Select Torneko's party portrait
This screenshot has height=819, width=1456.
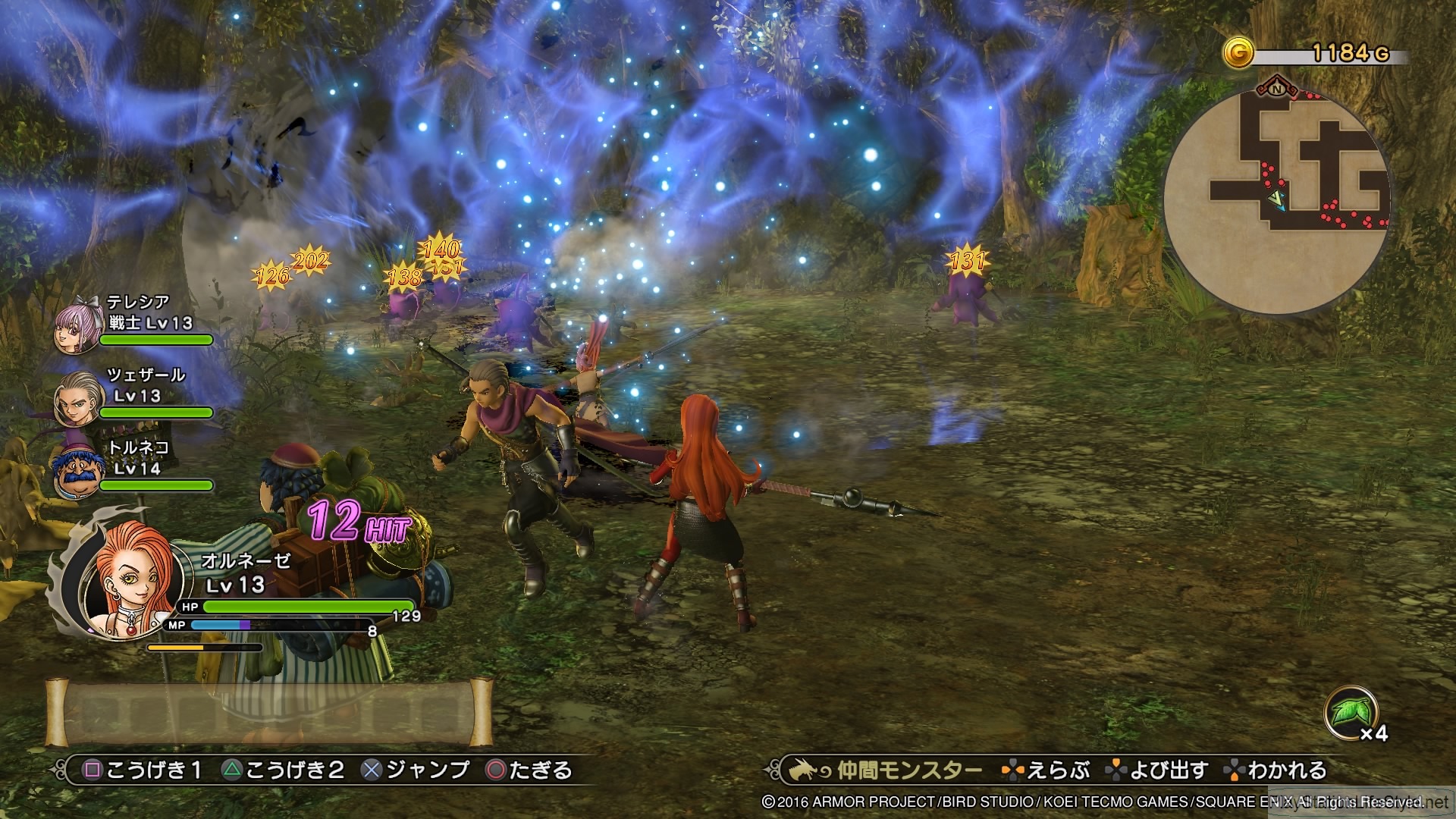(78, 472)
